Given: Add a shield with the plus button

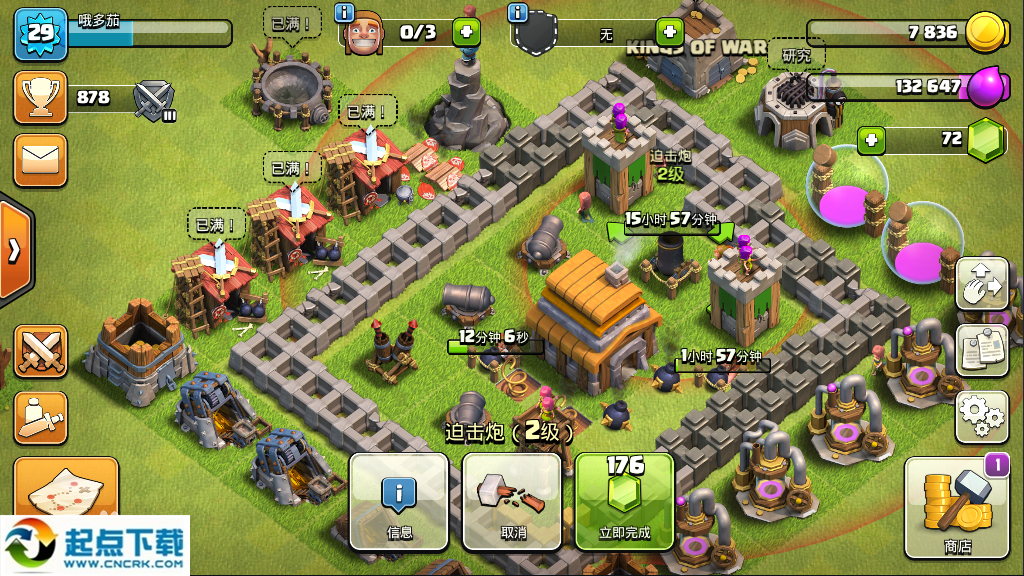Looking at the screenshot, I should (x=669, y=32).
